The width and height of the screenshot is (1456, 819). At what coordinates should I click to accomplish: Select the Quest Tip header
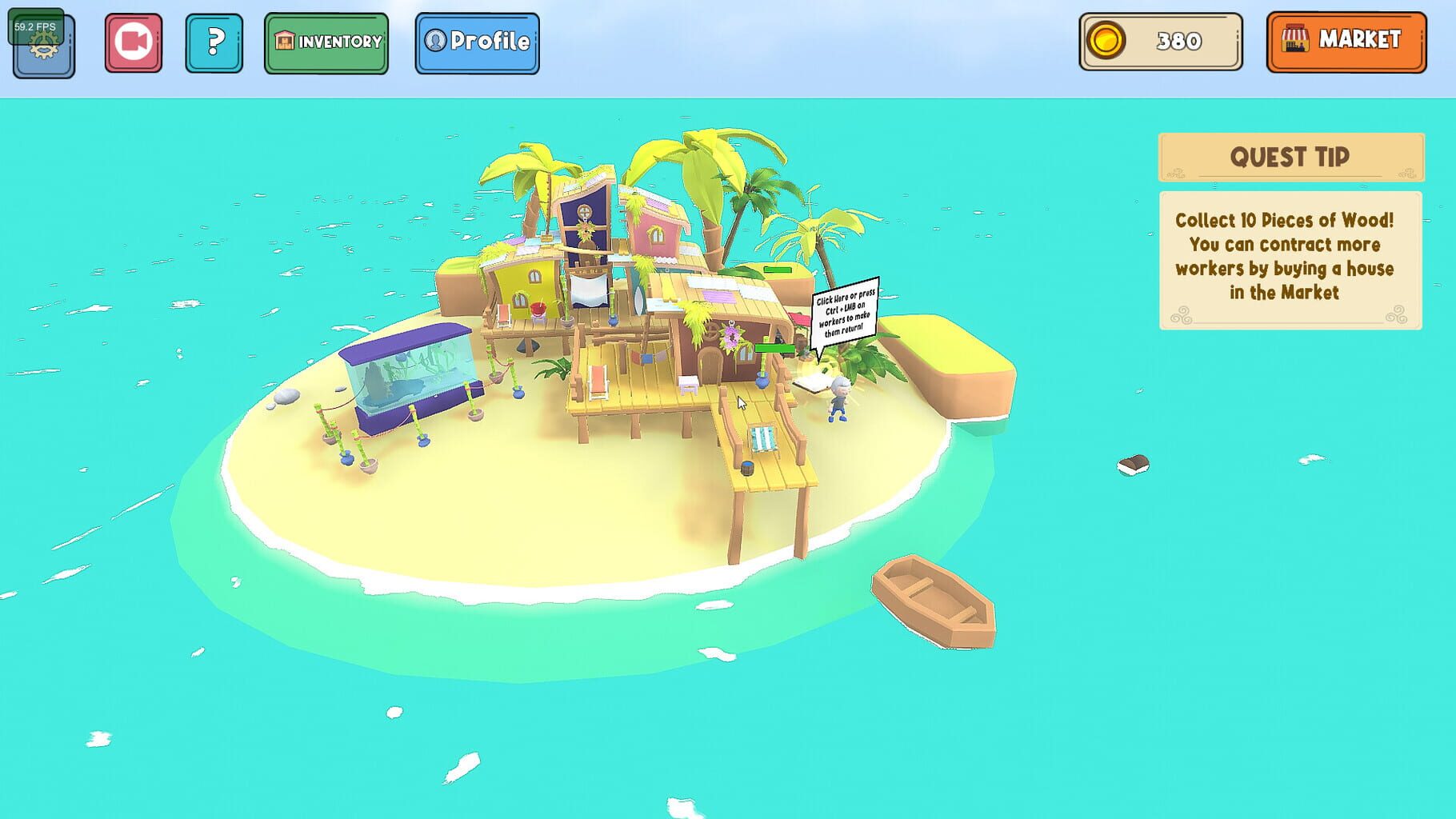[1289, 157]
